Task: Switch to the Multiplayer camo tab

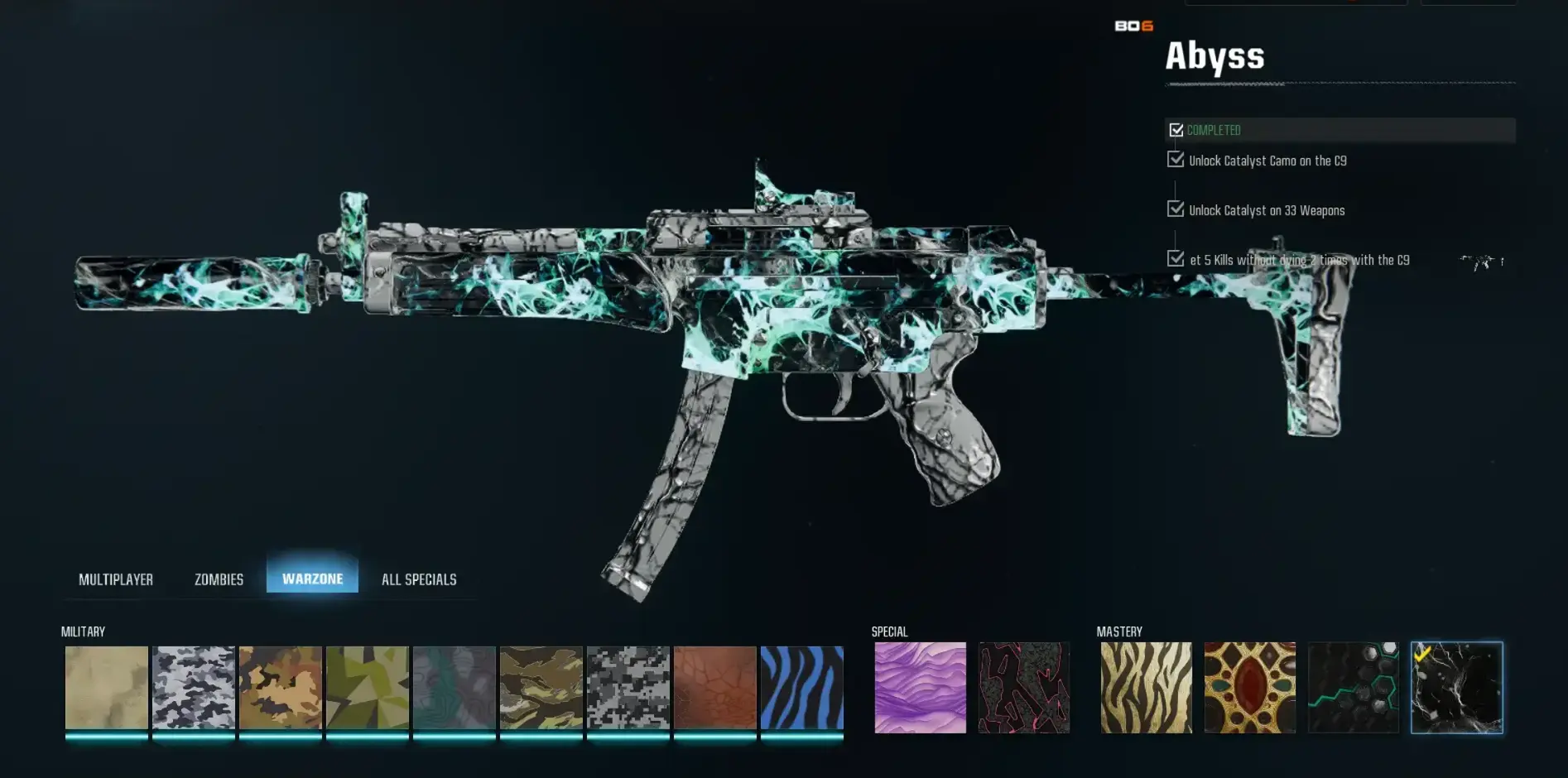Action: tap(116, 579)
